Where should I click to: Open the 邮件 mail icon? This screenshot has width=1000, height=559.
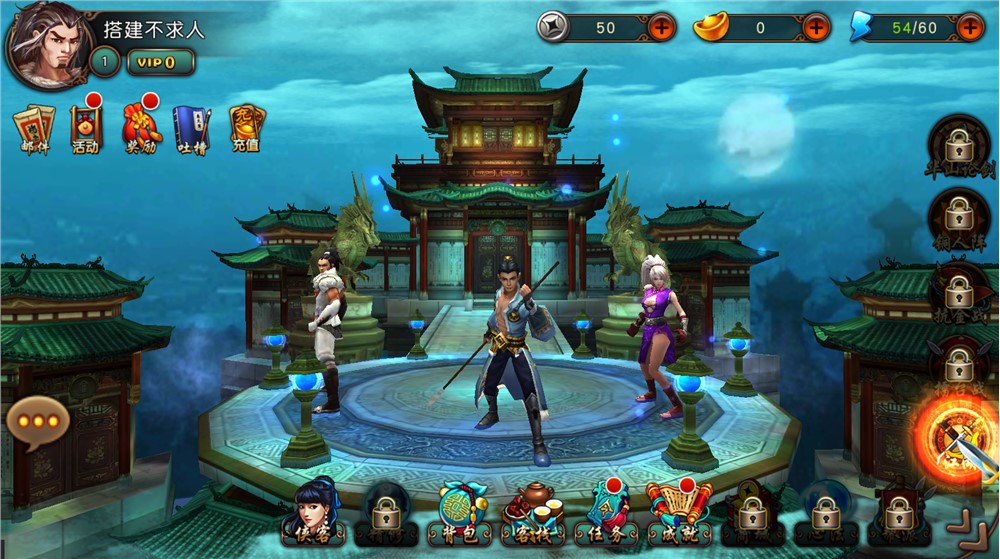pos(34,128)
